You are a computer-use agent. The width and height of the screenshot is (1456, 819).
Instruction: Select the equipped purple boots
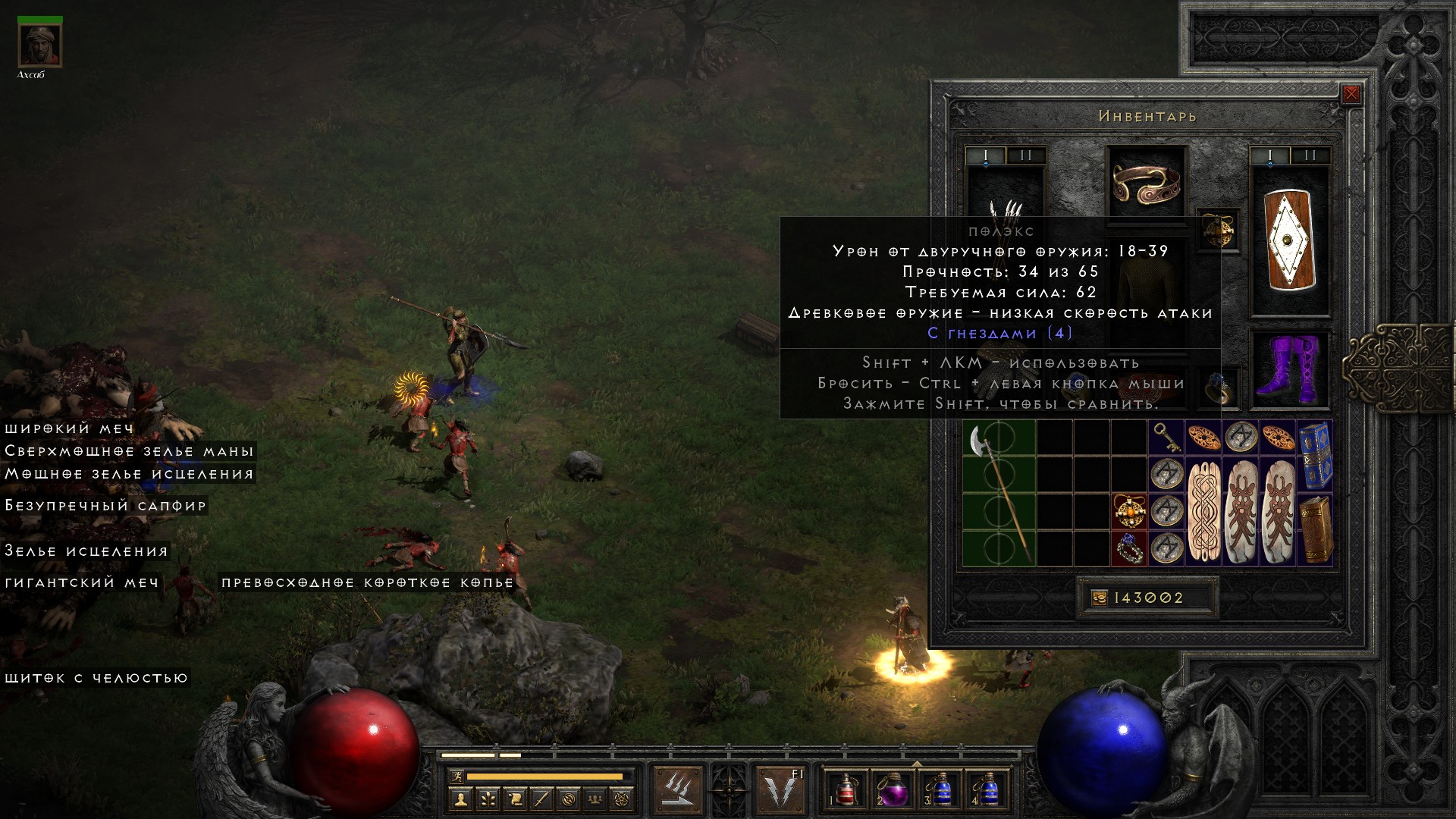1289,370
